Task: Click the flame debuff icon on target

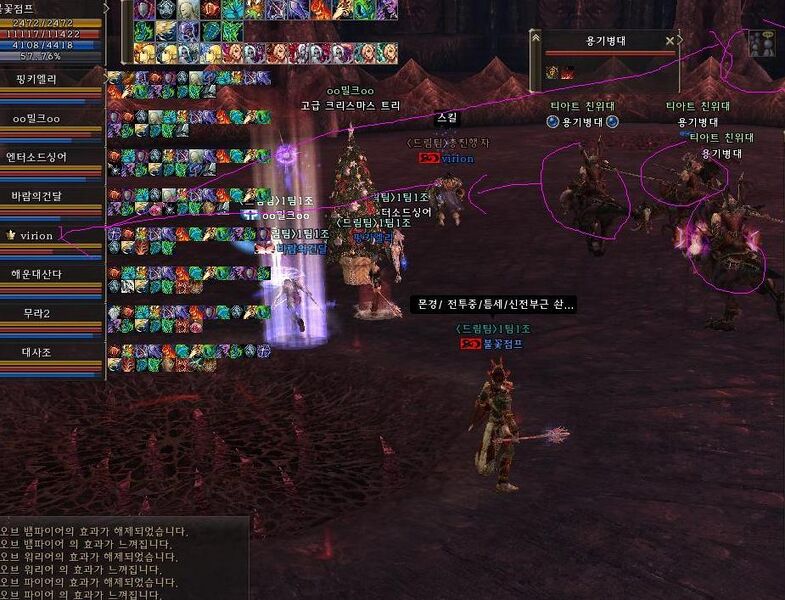Action: 567,72
